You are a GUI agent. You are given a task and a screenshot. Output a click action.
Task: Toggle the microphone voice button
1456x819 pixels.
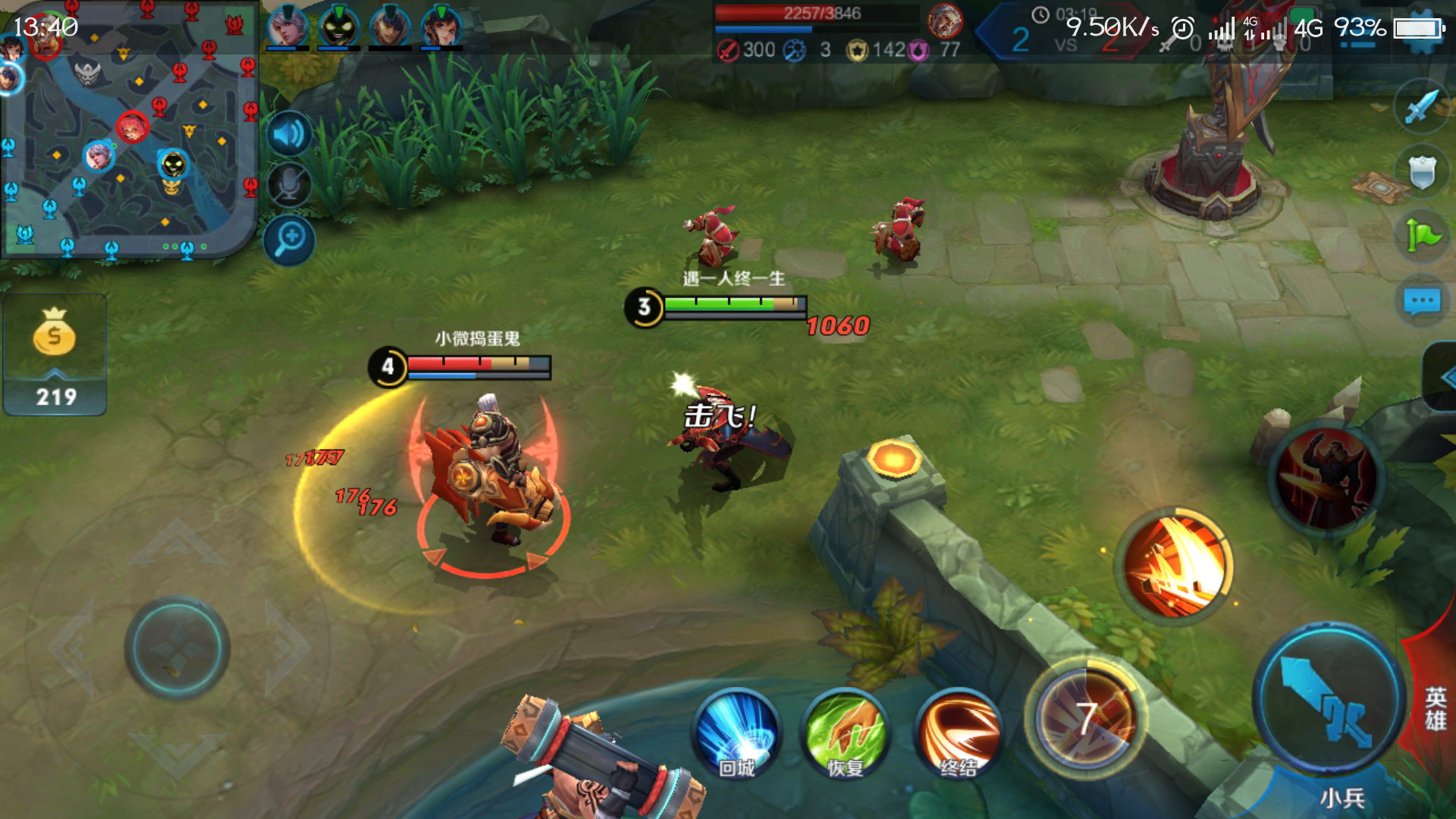pyautogui.click(x=289, y=185)
